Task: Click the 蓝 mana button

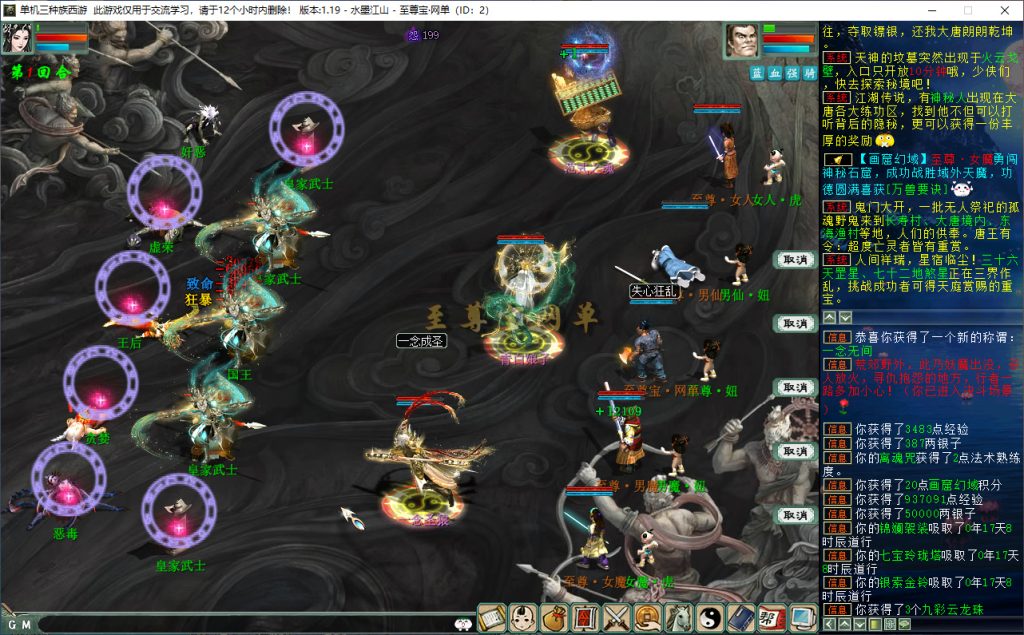Action: [758, 73]
